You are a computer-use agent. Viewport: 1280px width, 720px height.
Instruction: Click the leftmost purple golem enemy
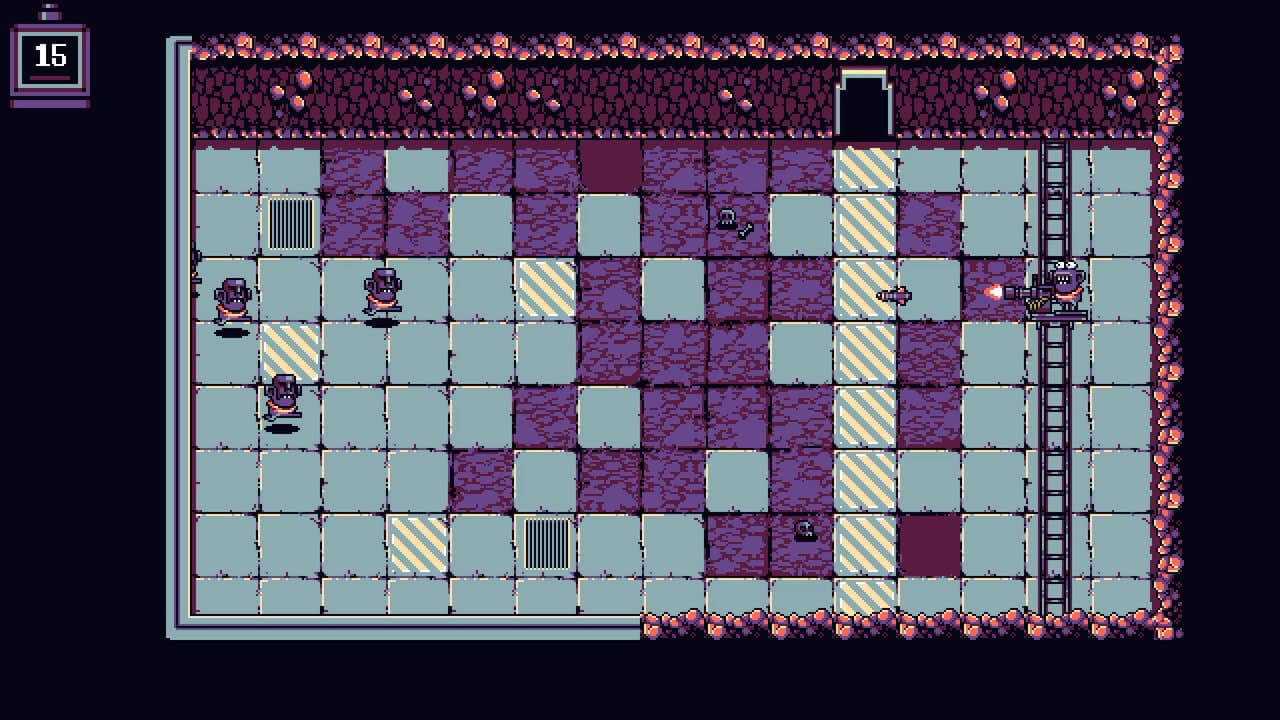pos(232,296)
